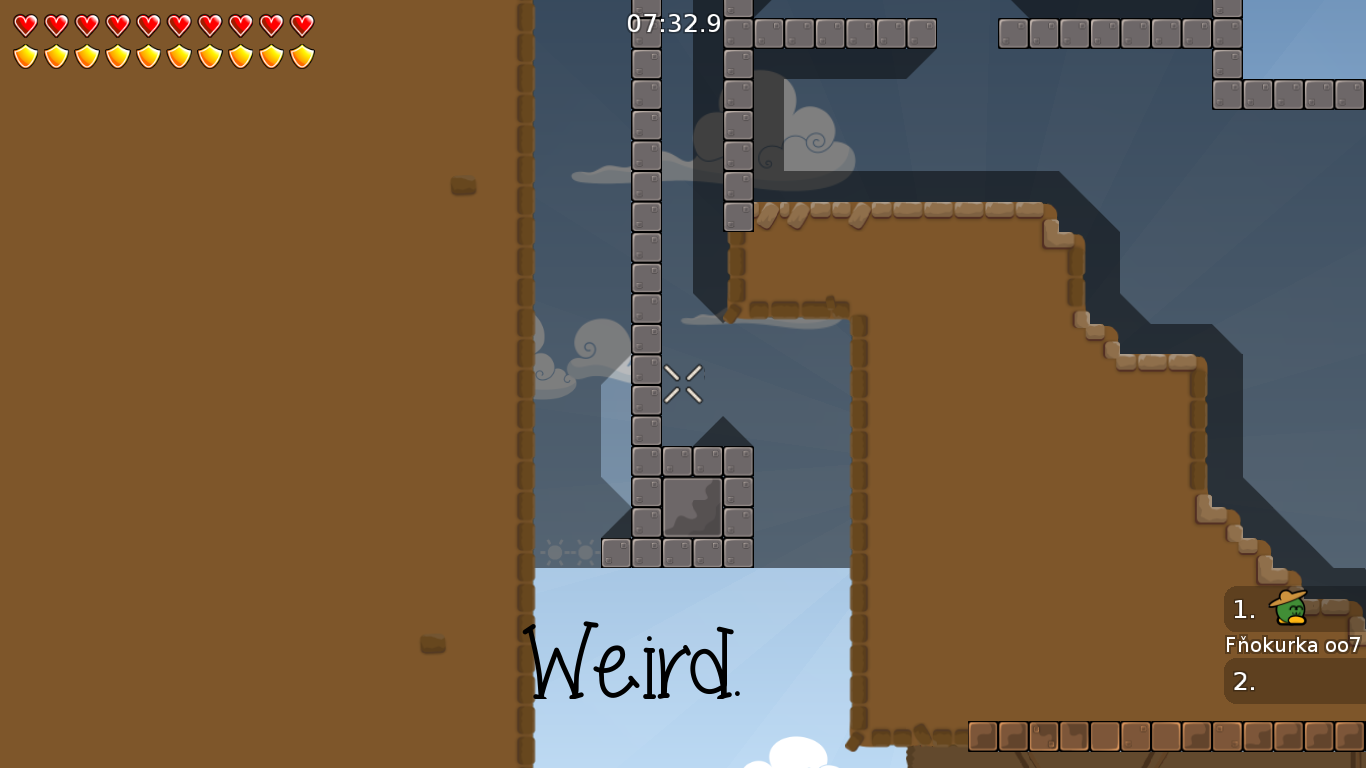
Task: Click the number 1 on the leaderboard
Action: pos(1243,609)
